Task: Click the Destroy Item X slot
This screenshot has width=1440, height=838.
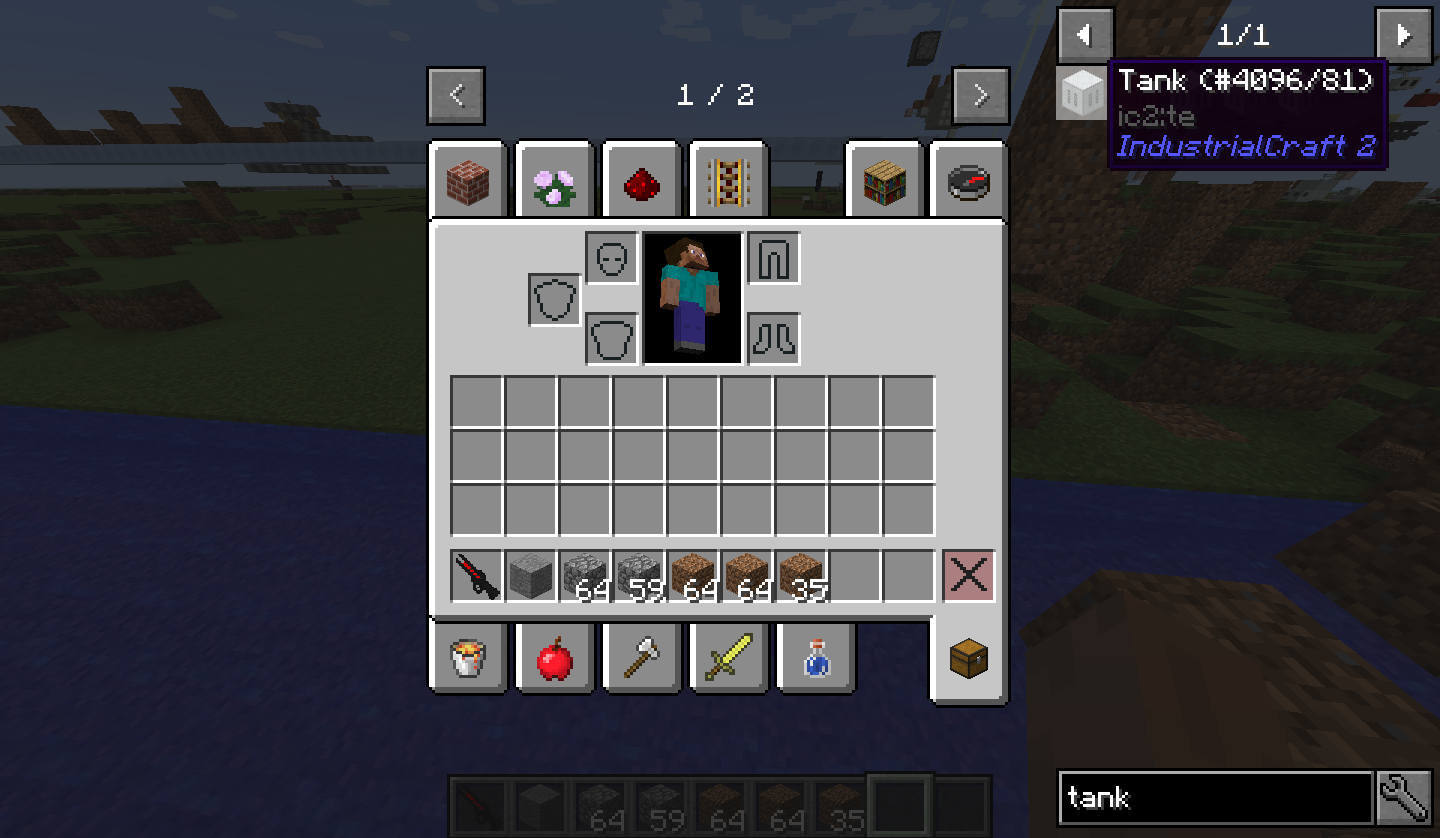Action: point(969,576)
